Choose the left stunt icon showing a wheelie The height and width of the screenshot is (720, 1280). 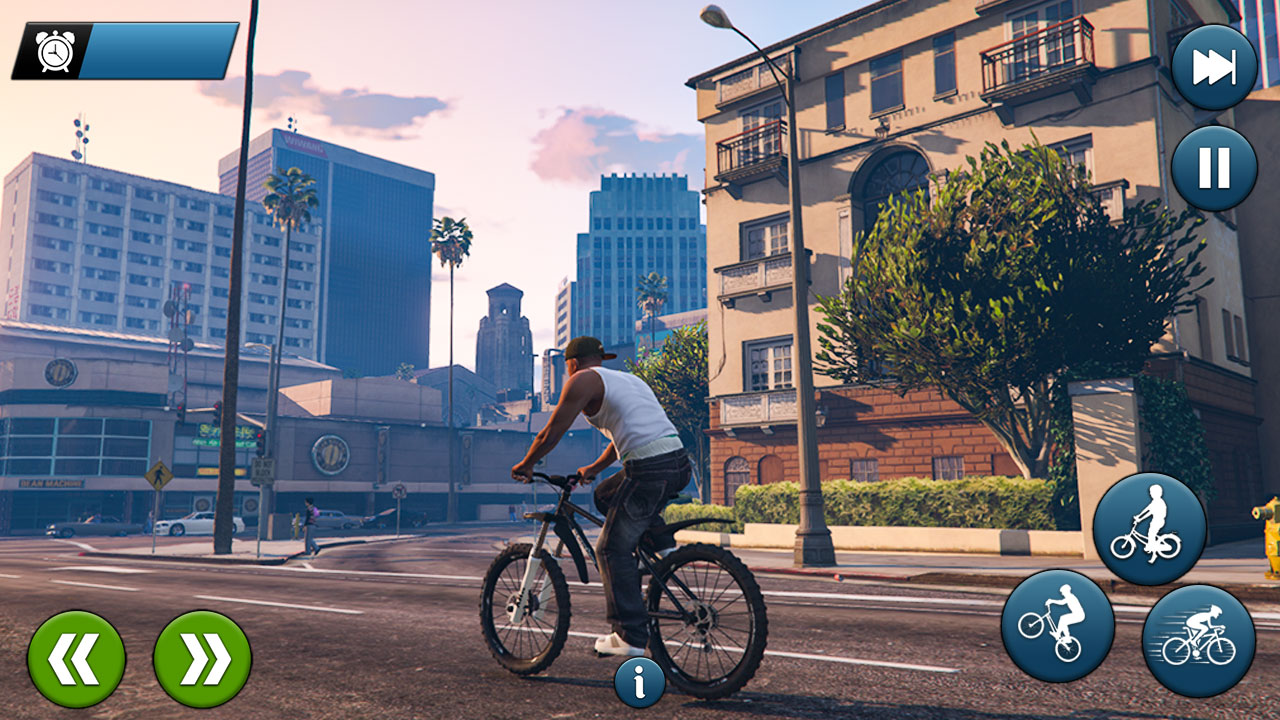[1060, 625]
